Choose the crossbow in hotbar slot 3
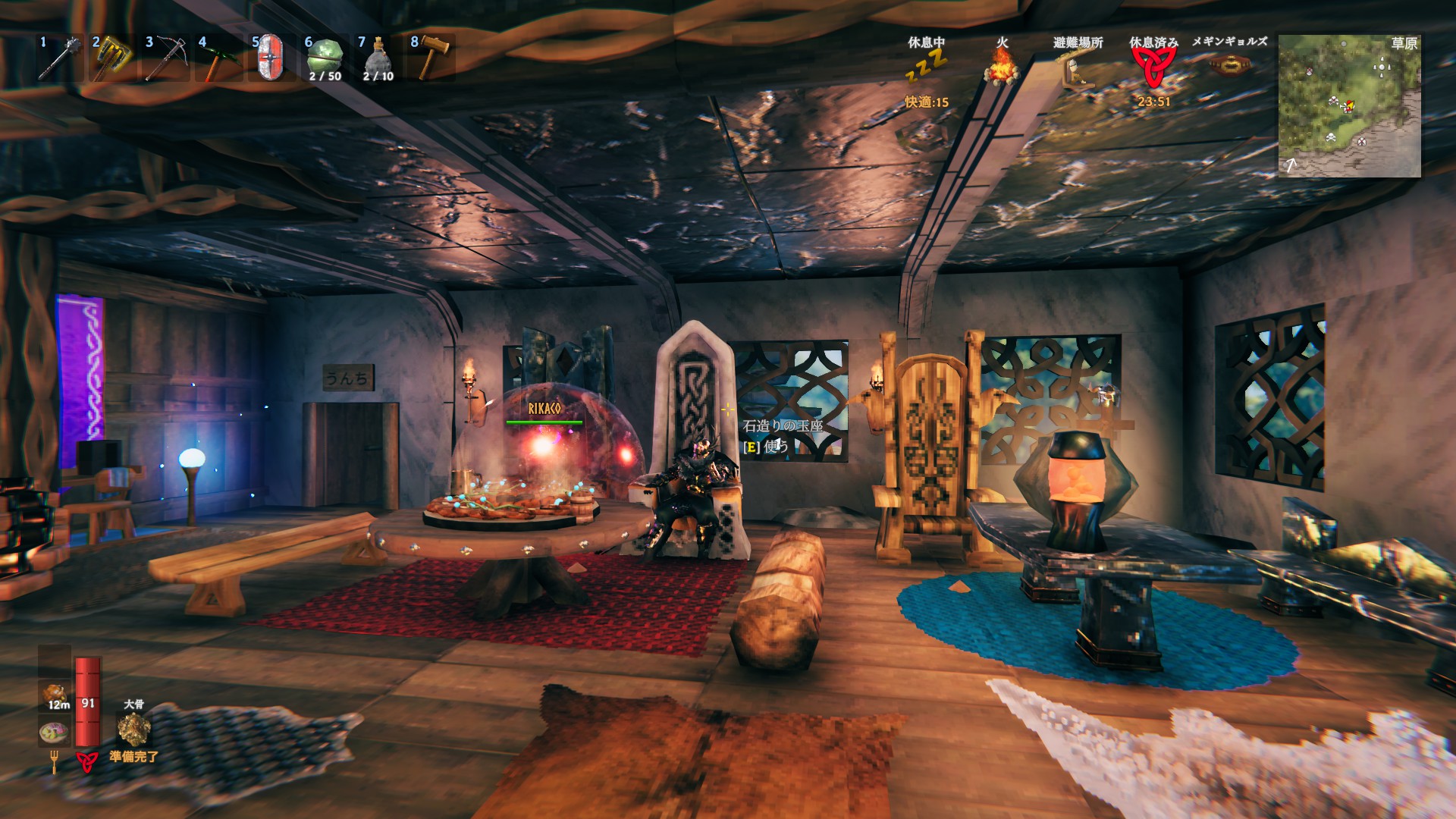The width and height of the screenshot is (1456, 819). pos(165,58)
